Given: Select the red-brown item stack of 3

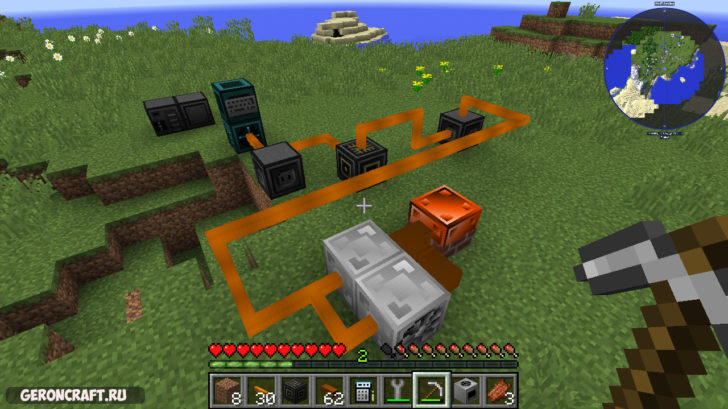Looking at the screenshot, I should (498, 390).
